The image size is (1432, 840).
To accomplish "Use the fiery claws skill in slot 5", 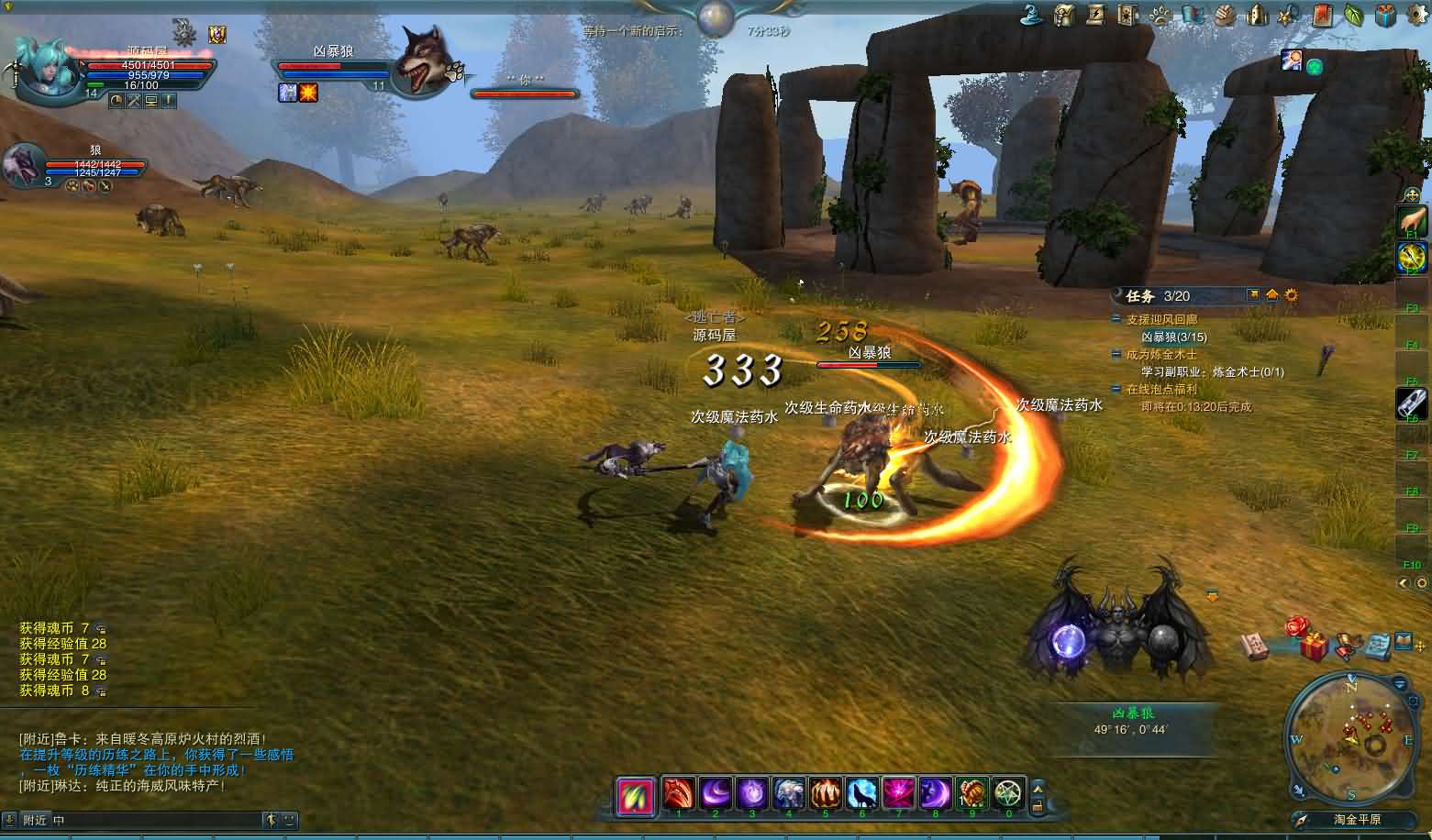I will pos(826,793).
